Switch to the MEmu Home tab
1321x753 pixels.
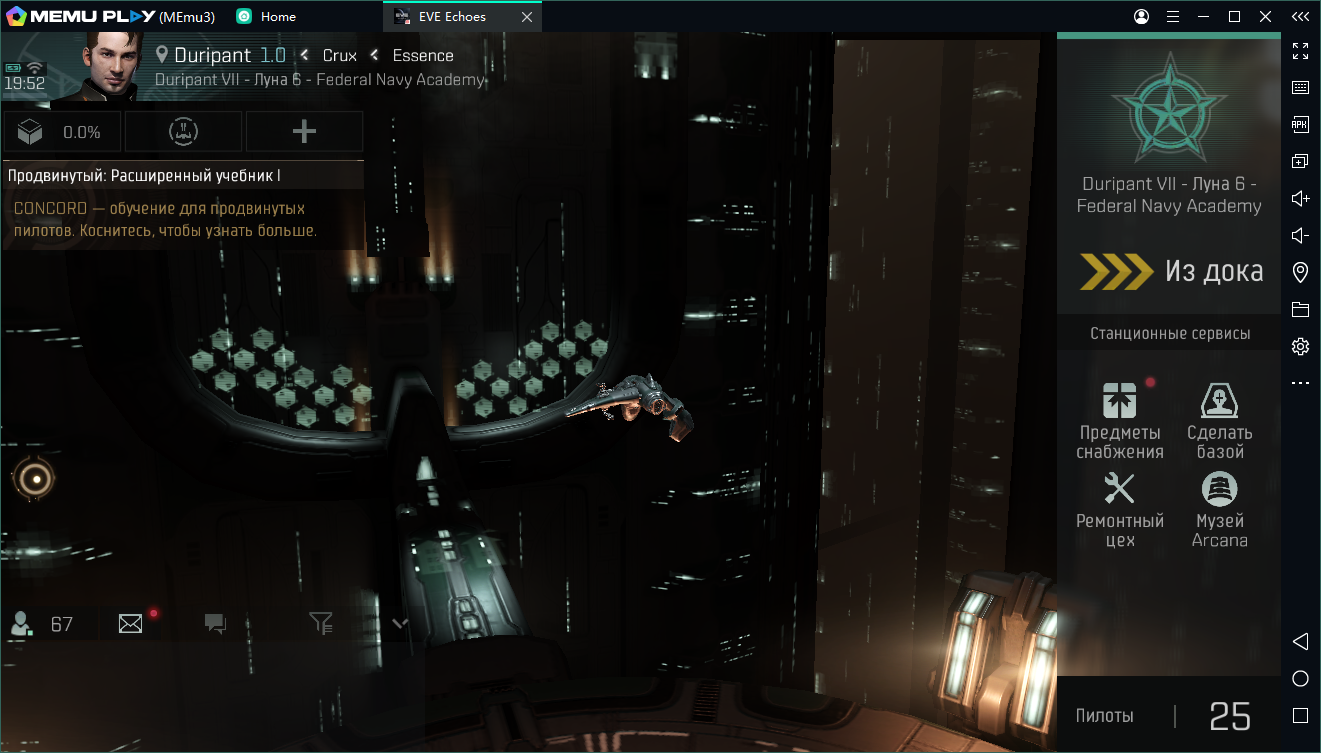click(x=267, y=16)
